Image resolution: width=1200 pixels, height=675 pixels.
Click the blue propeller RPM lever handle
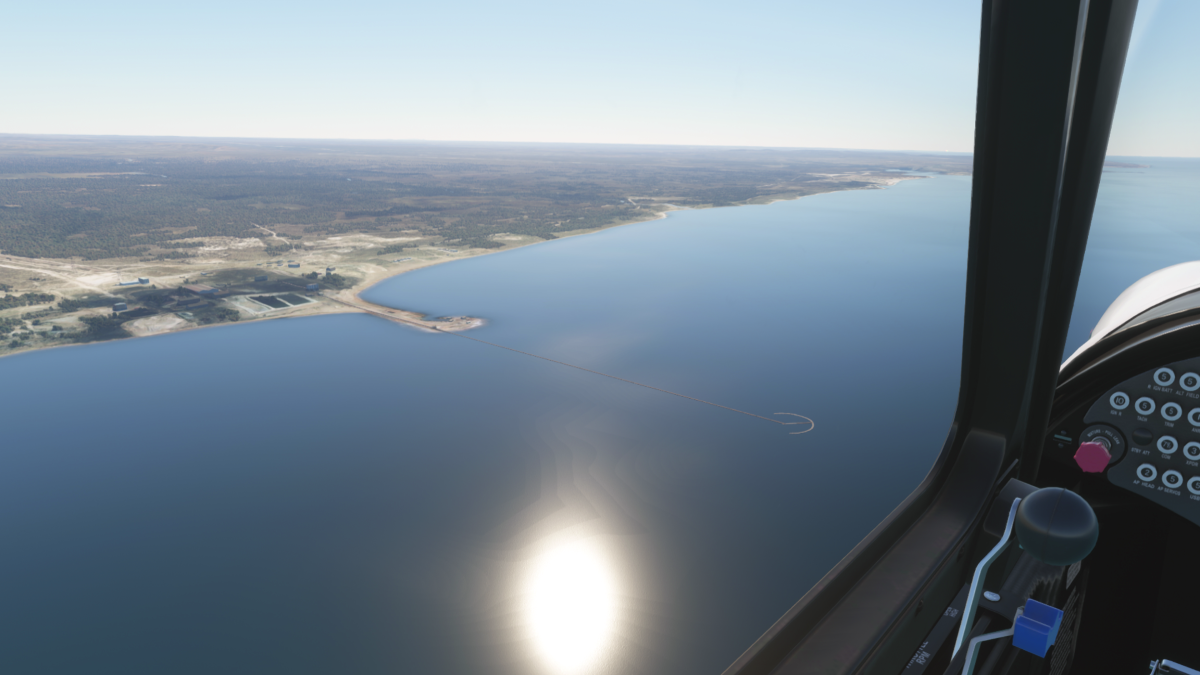(x=1037, y=627)
